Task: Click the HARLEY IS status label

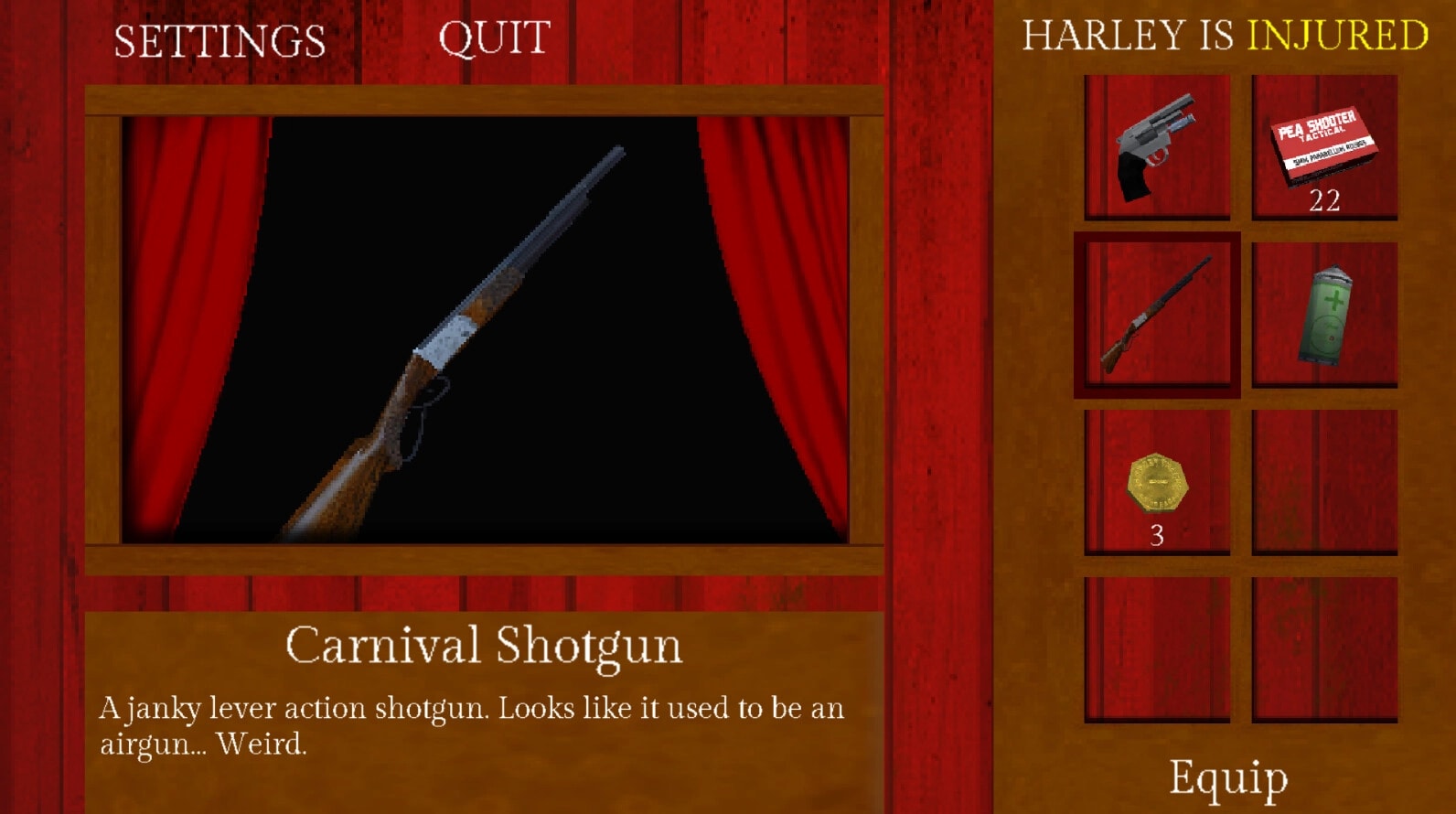Action: pos(1129,37)
